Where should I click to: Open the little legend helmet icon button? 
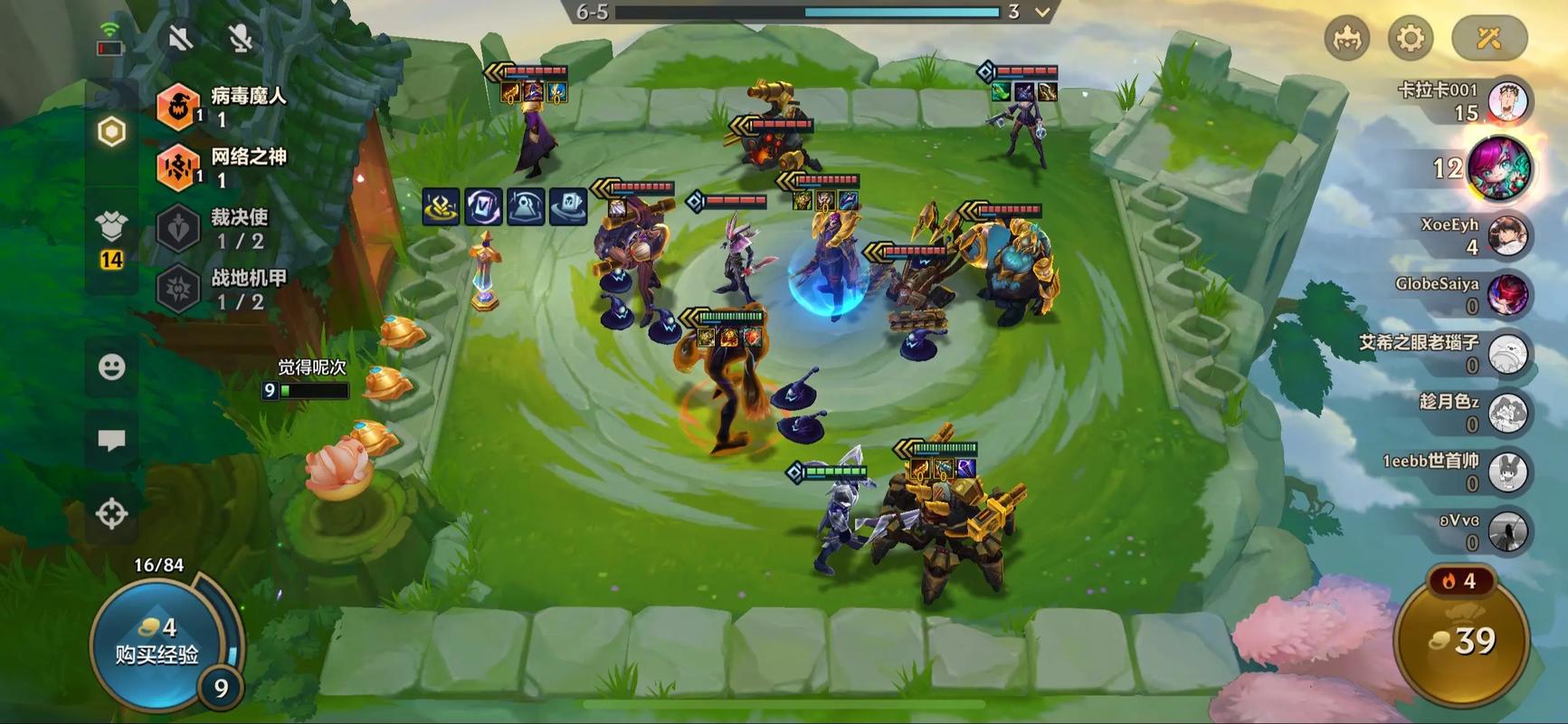click(x=1346, y=38)
